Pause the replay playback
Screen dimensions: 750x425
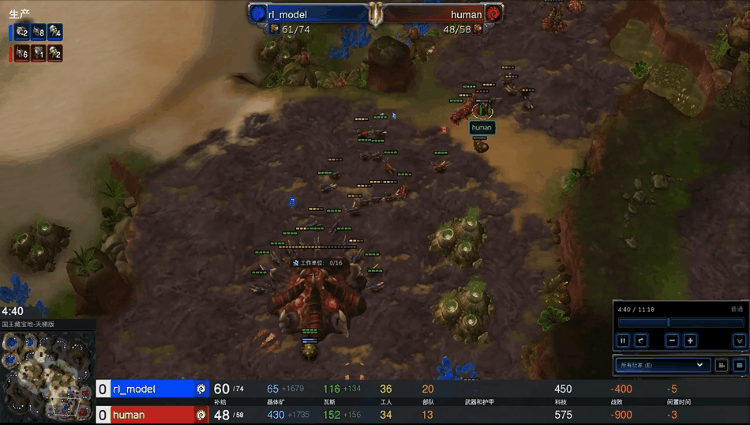point(623,340)
